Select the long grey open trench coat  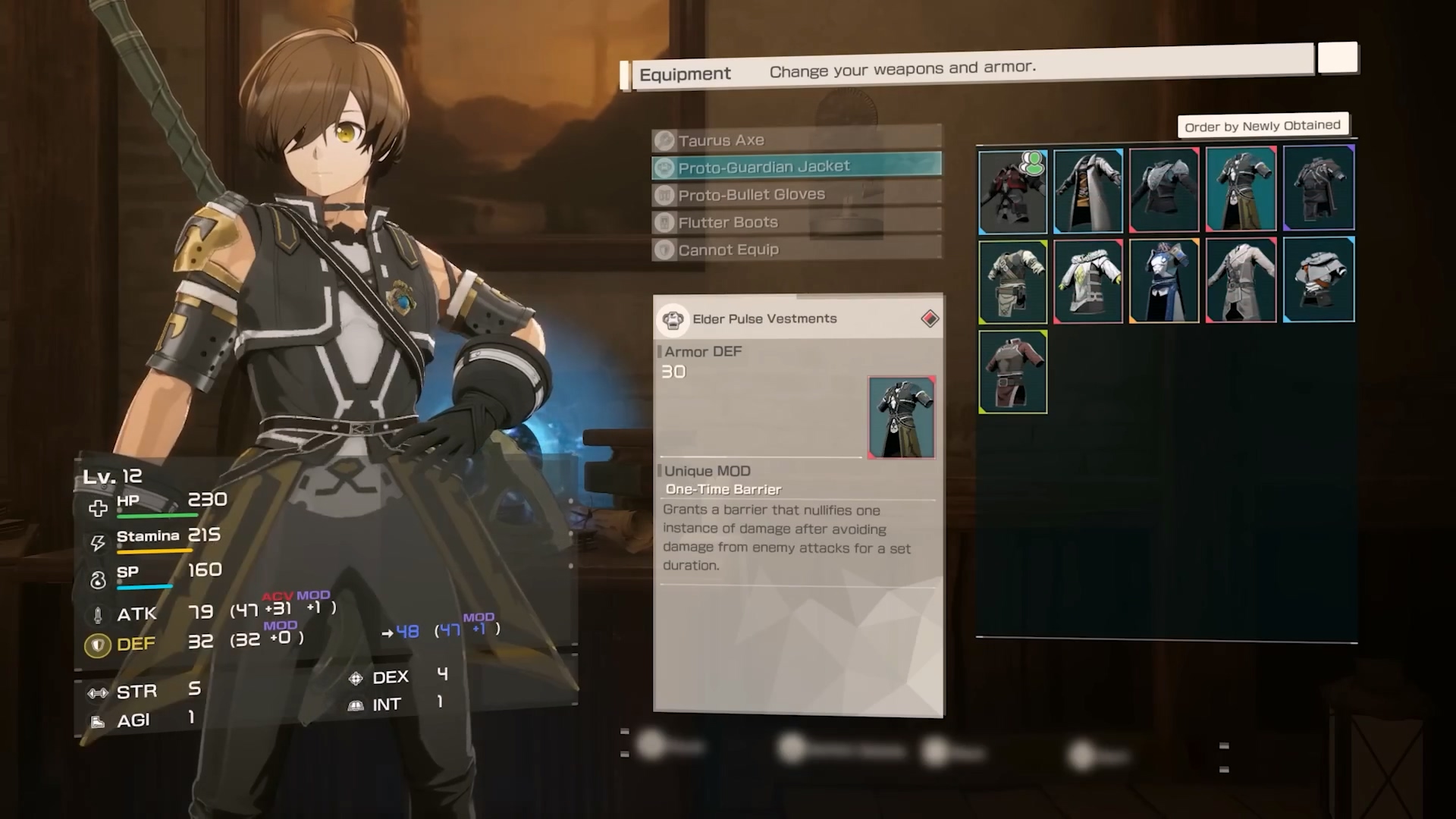[x=1088, y=191]
